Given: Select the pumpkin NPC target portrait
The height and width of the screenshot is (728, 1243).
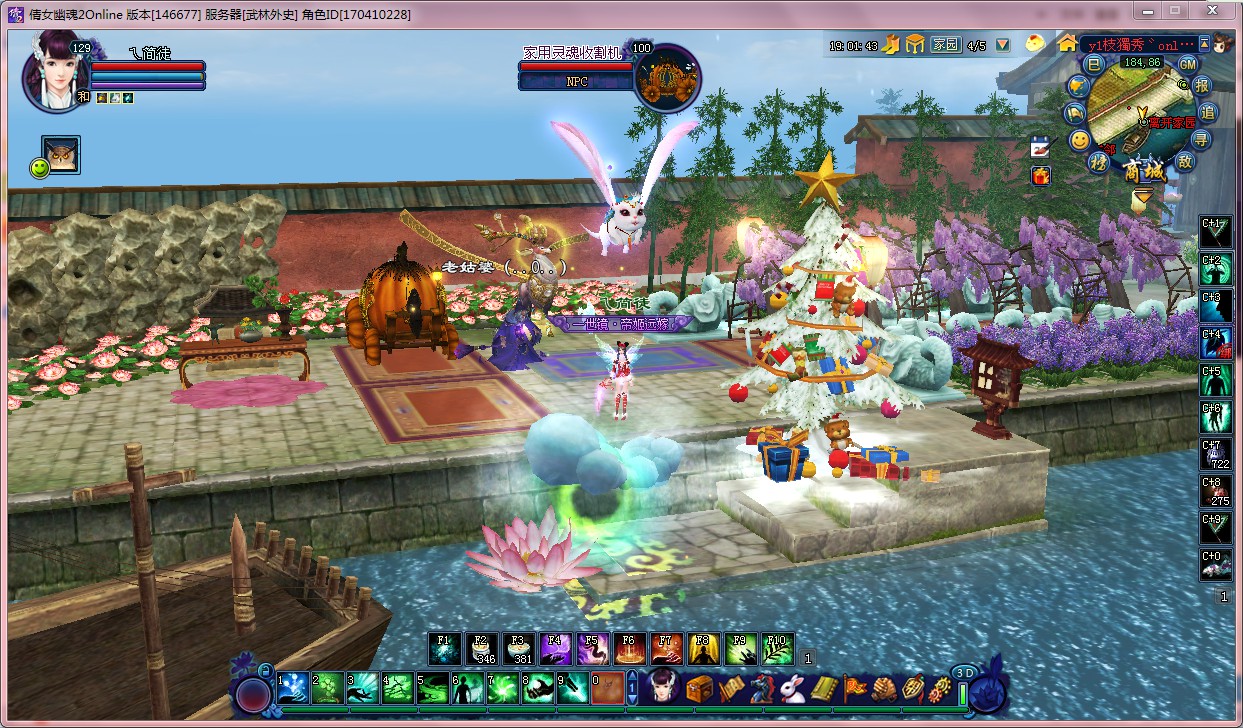Looking at the screenshot, I should pos(665,77).
